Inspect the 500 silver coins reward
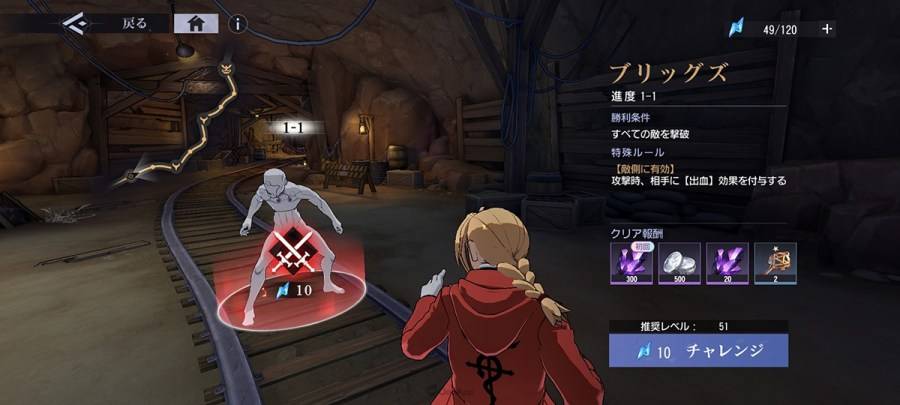 point(680,262)
